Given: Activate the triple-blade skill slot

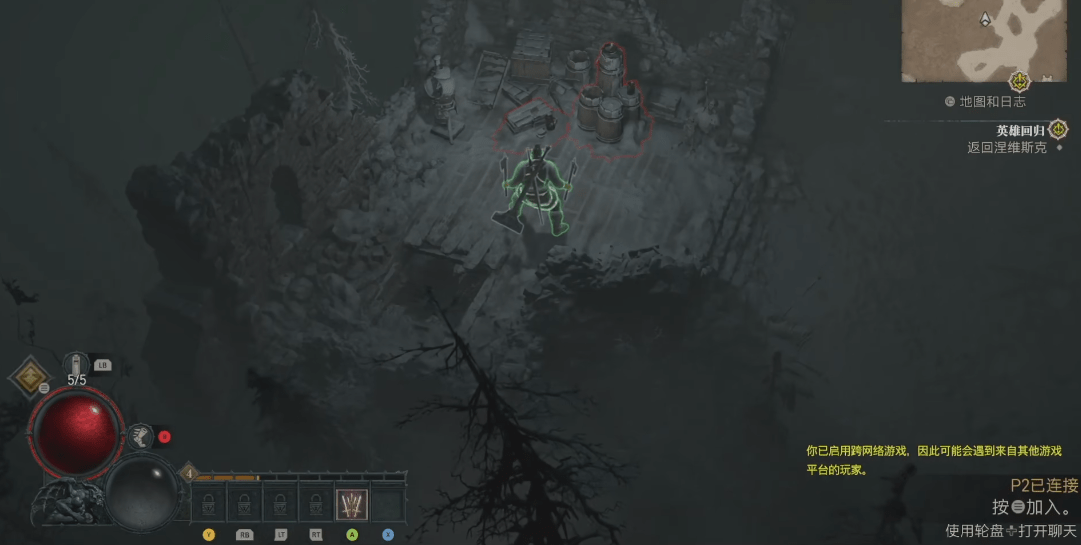Looking at the screenshot, I should 352,504.
